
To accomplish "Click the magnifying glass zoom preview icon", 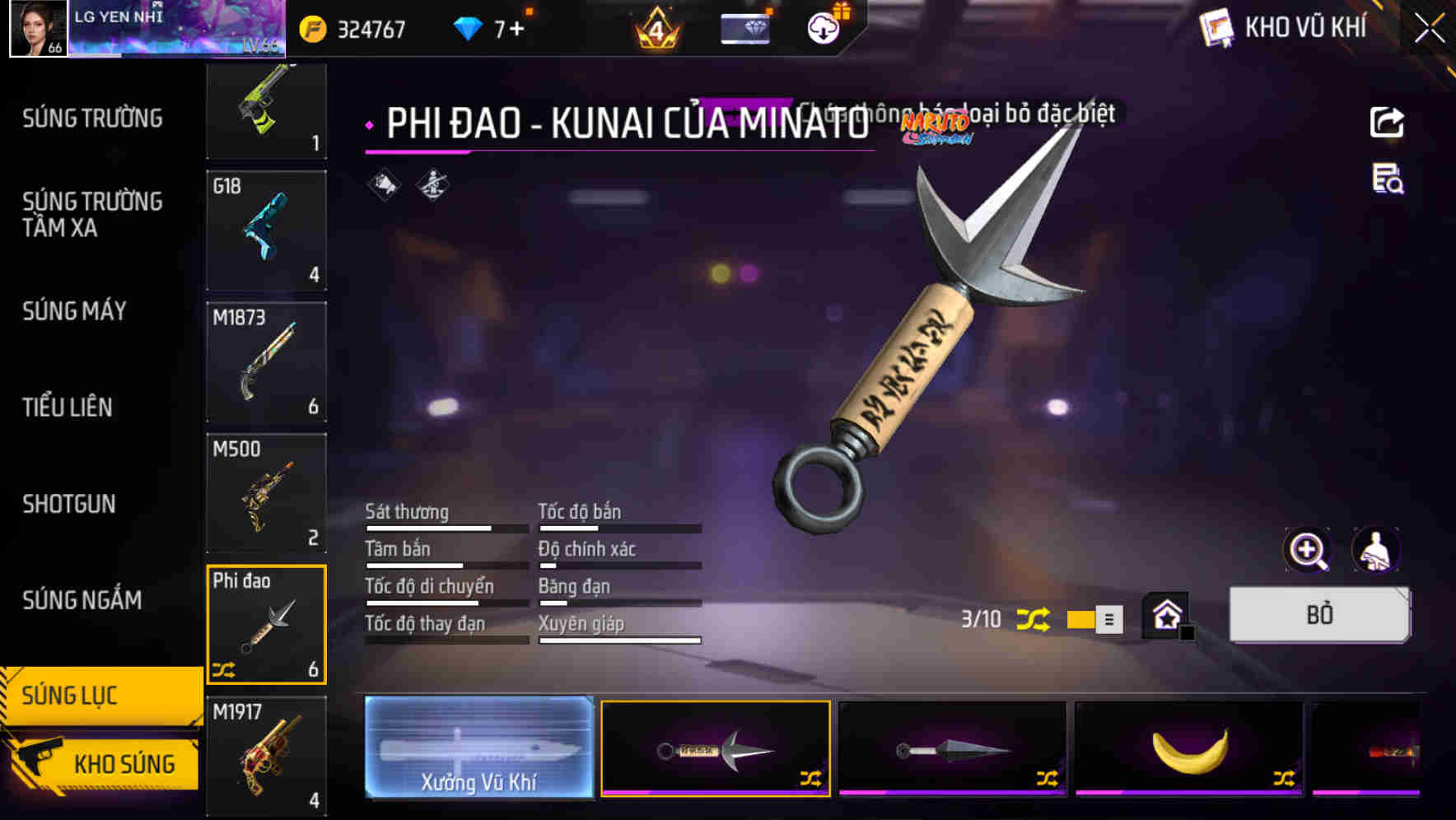I will pos(1307,550).
